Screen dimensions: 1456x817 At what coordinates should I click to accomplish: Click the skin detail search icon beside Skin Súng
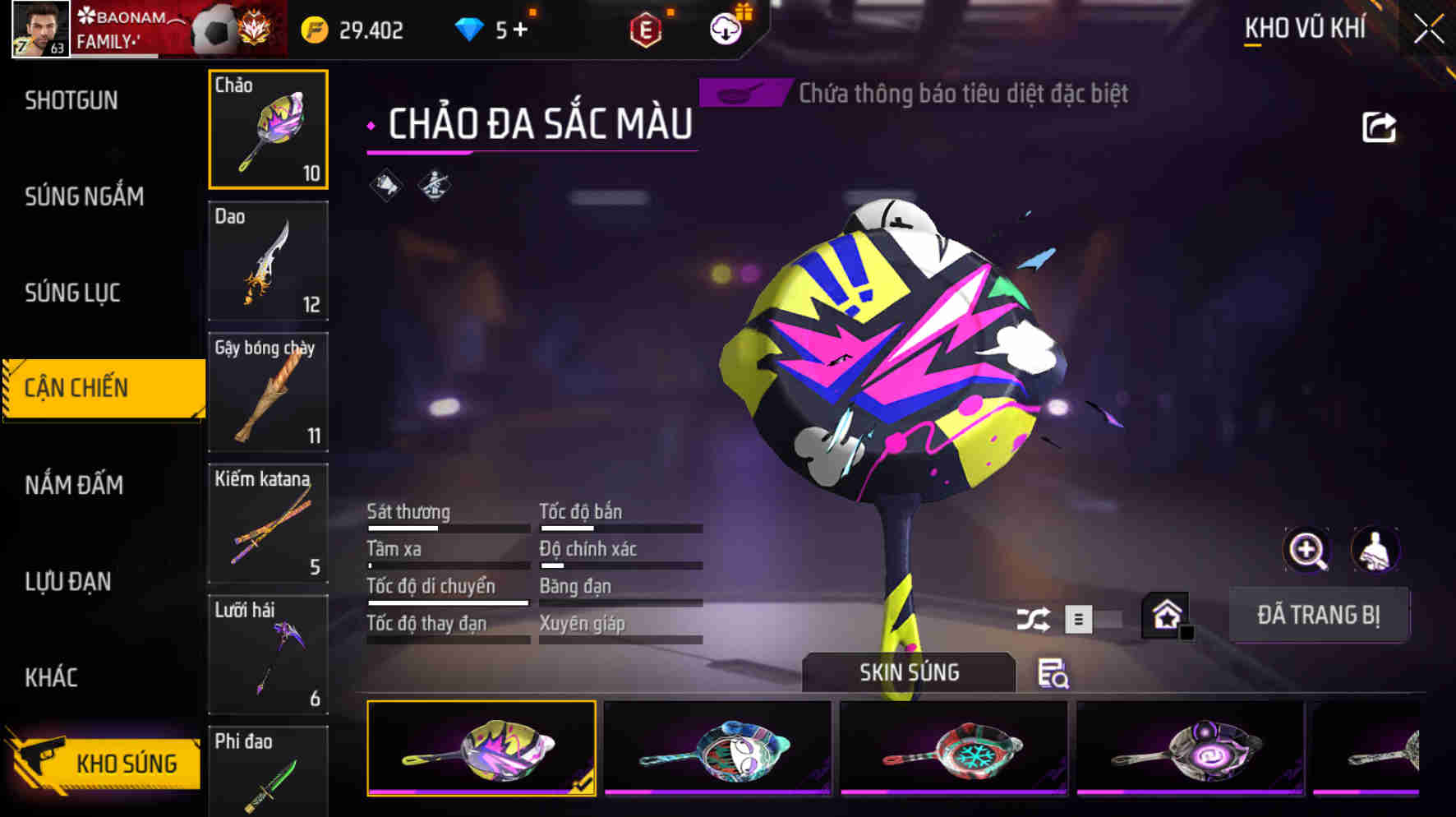coord(1056,674)
